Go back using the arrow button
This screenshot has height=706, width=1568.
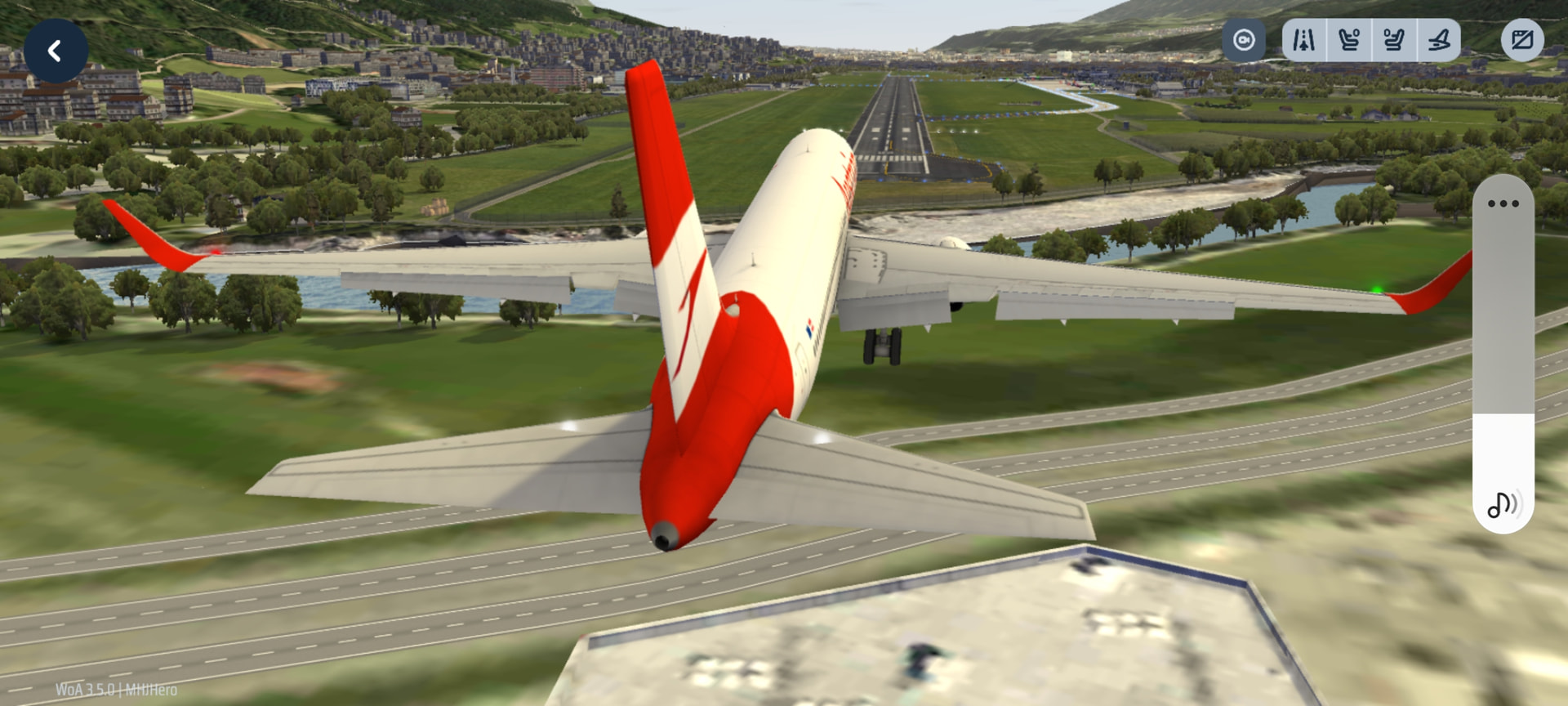(56, 51)
